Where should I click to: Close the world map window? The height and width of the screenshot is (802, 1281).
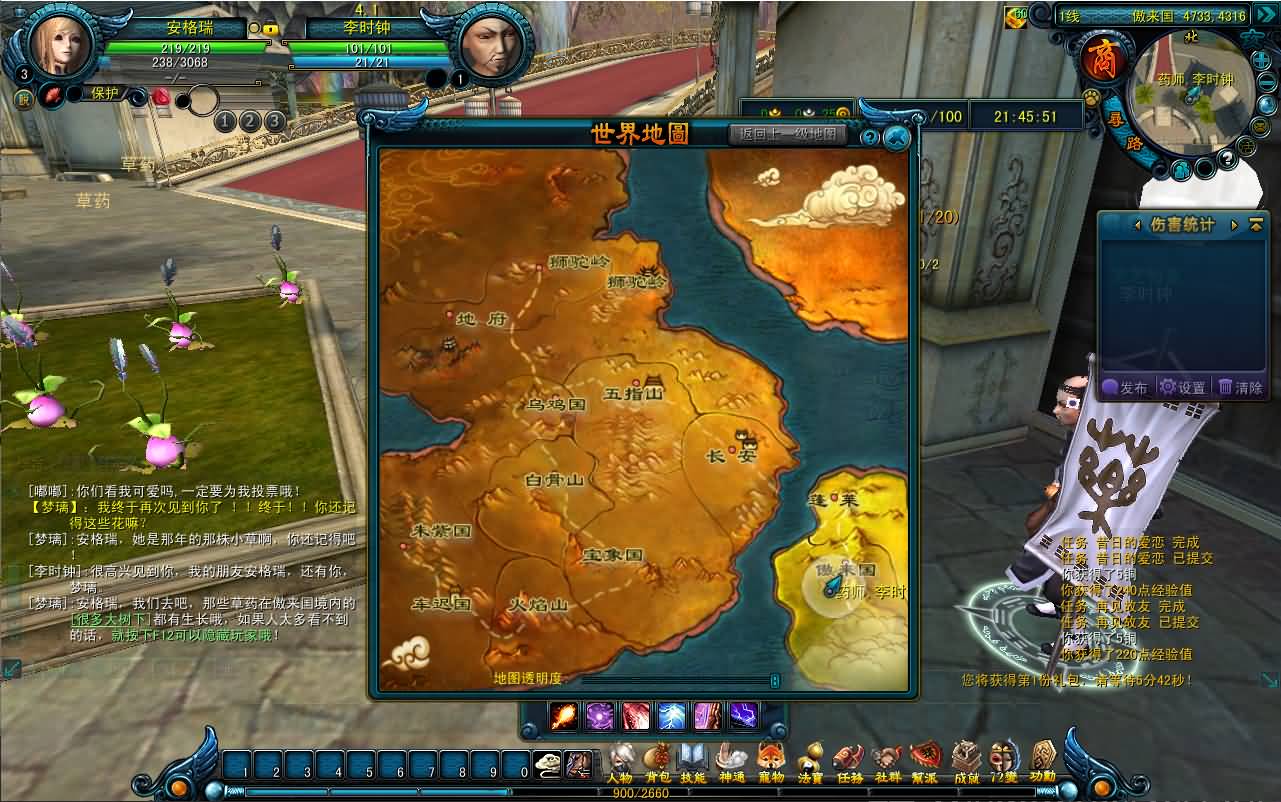[897, 137]
